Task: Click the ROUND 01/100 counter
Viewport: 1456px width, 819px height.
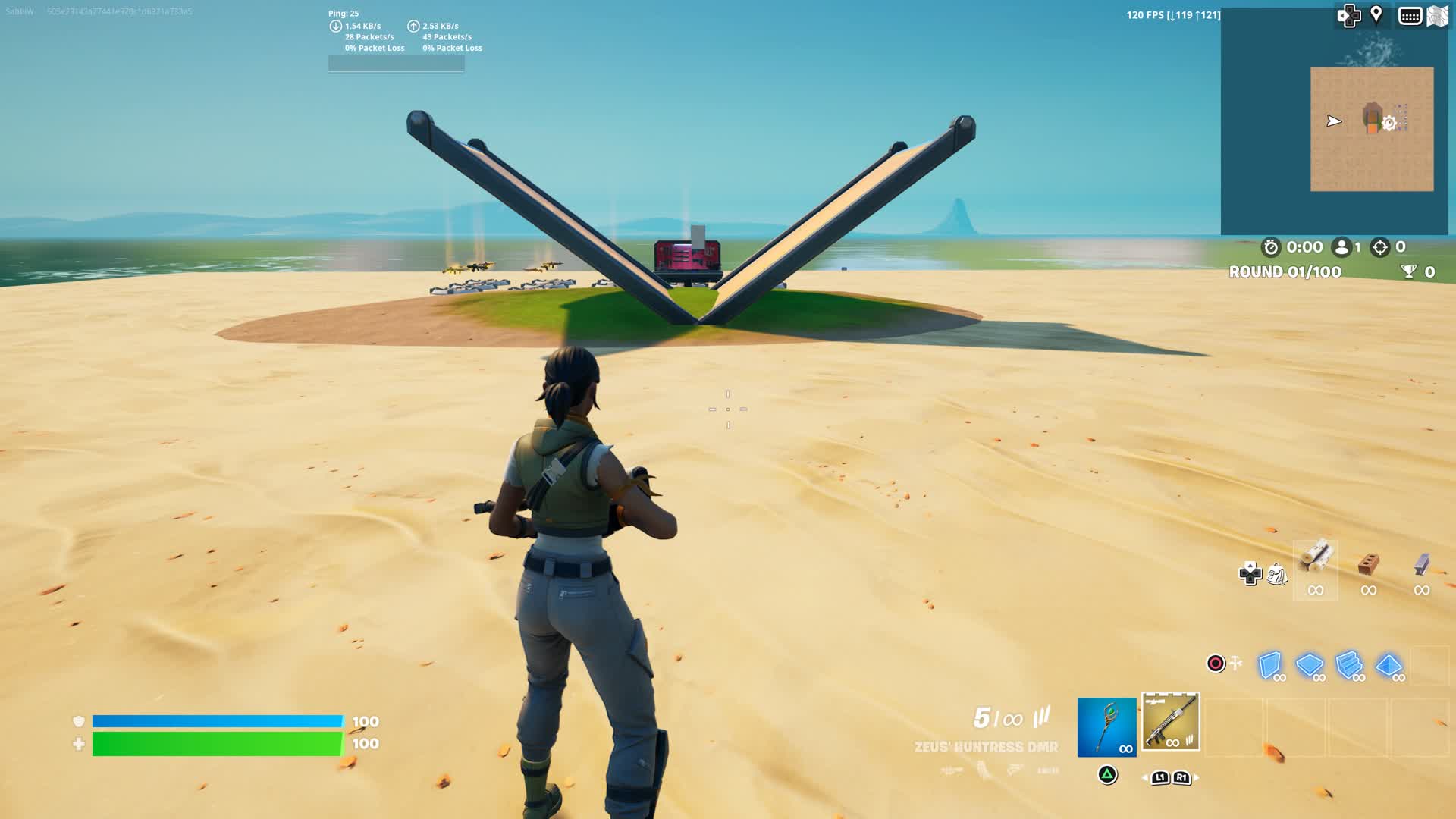Action: (1287, 271)
